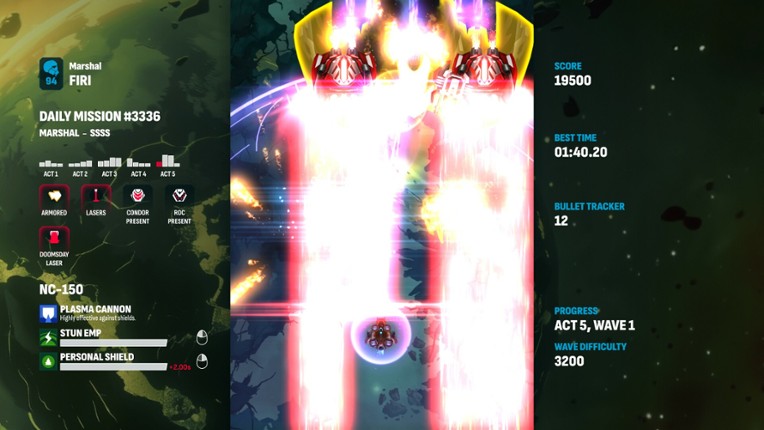The width and height of the screenshot is (764, 430).
Task: Click the Marshal Firi player avatar badge
Action: [x=51, y=73]
